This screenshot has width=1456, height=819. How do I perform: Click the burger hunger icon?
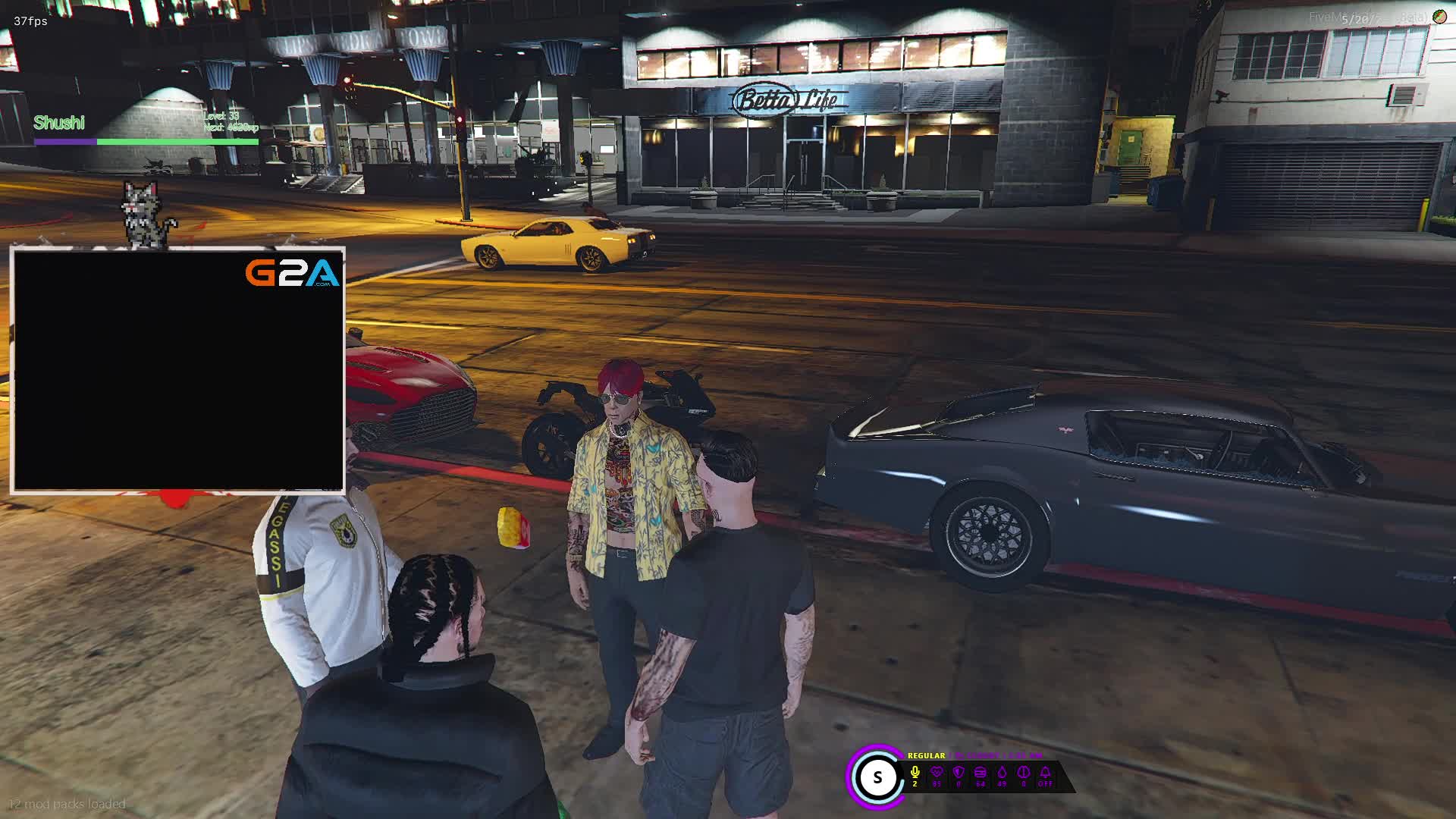pyautogui.click(x=981, y=773)
